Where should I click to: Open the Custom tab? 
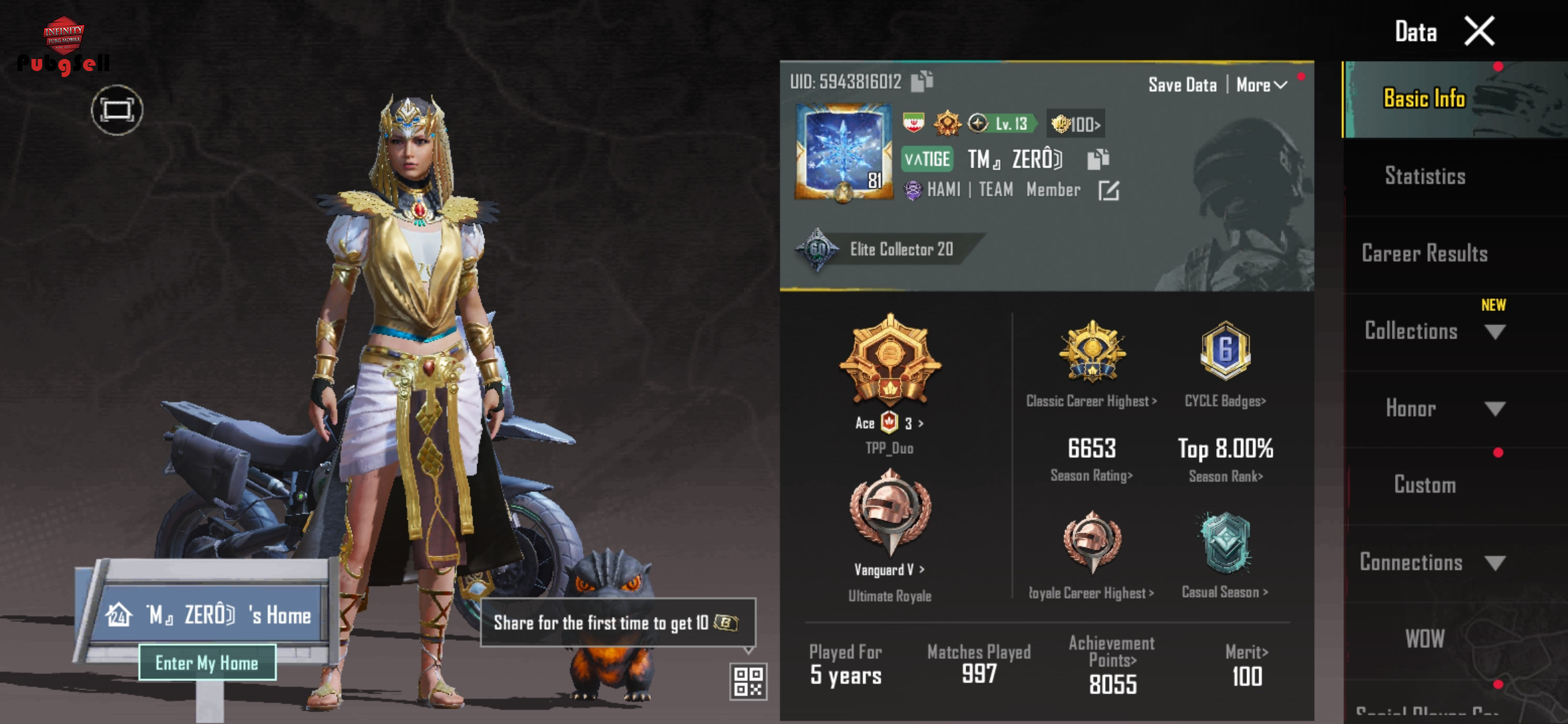tap(1425, 485)
